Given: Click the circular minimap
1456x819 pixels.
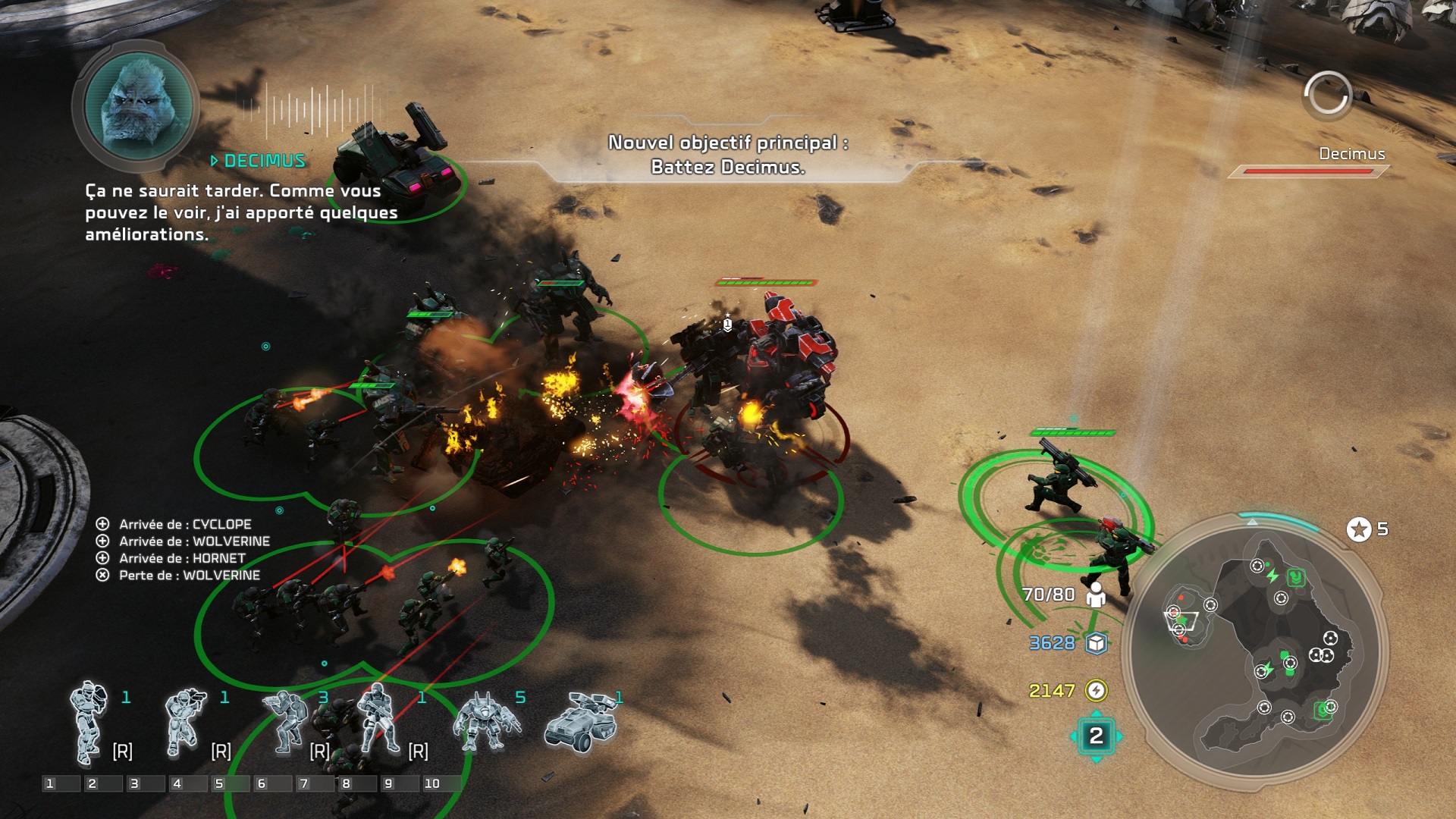Looking at the screenshot, I should click(1254, 649).
